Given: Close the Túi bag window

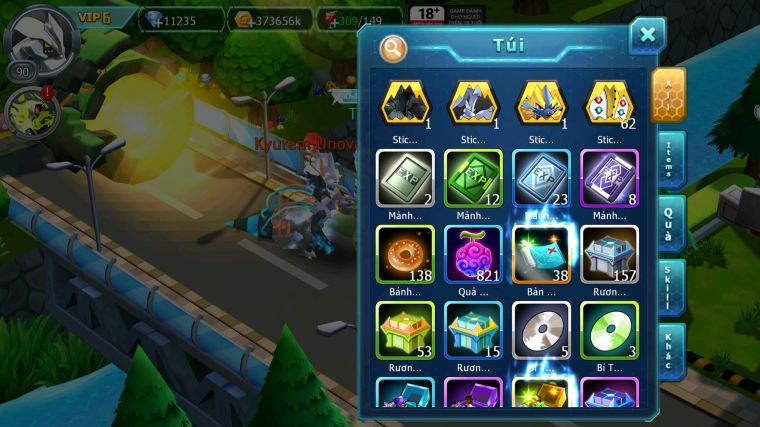Looking at the screenshot, I should (x=647, y=36).
